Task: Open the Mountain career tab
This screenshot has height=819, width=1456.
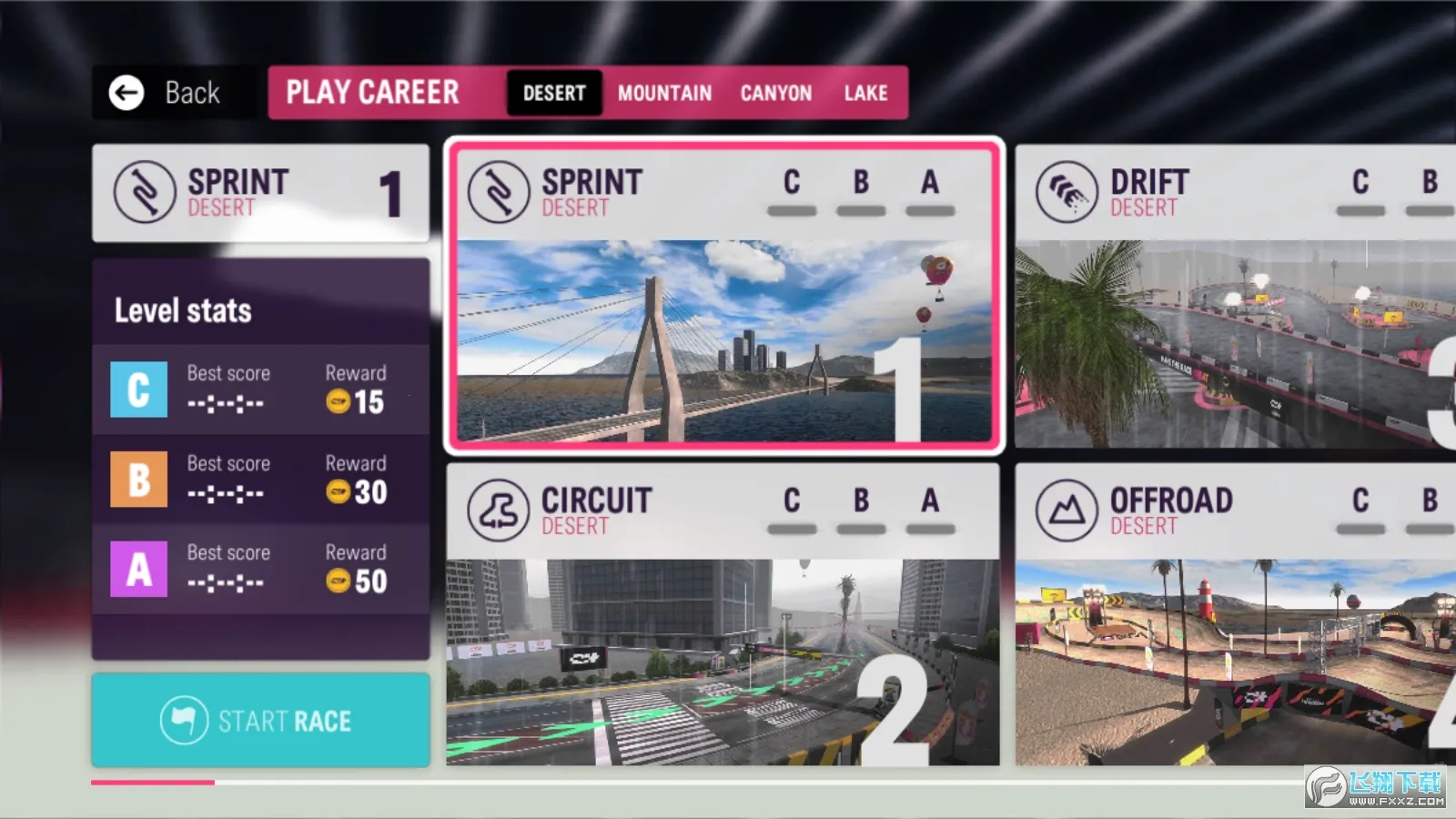Action: (664, 93)
